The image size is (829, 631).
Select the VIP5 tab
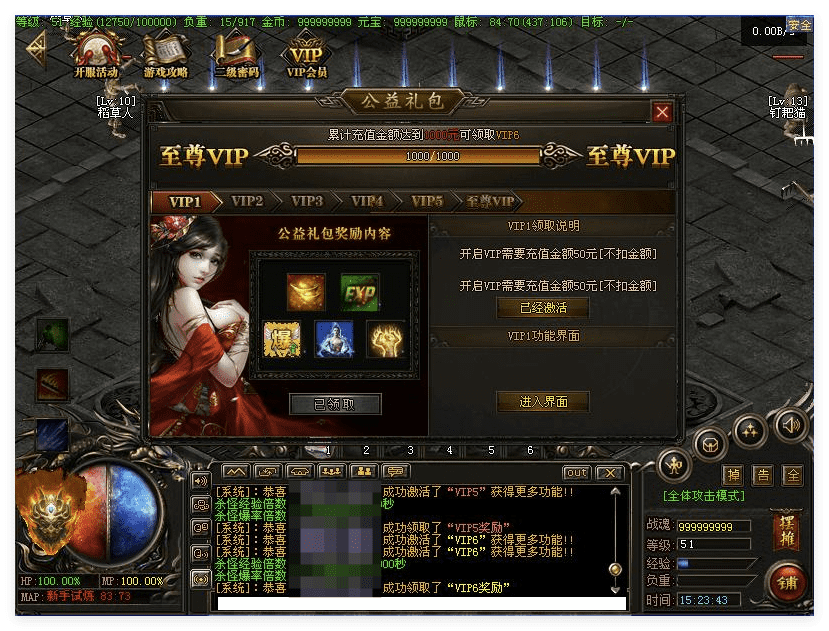pos(427,201)
